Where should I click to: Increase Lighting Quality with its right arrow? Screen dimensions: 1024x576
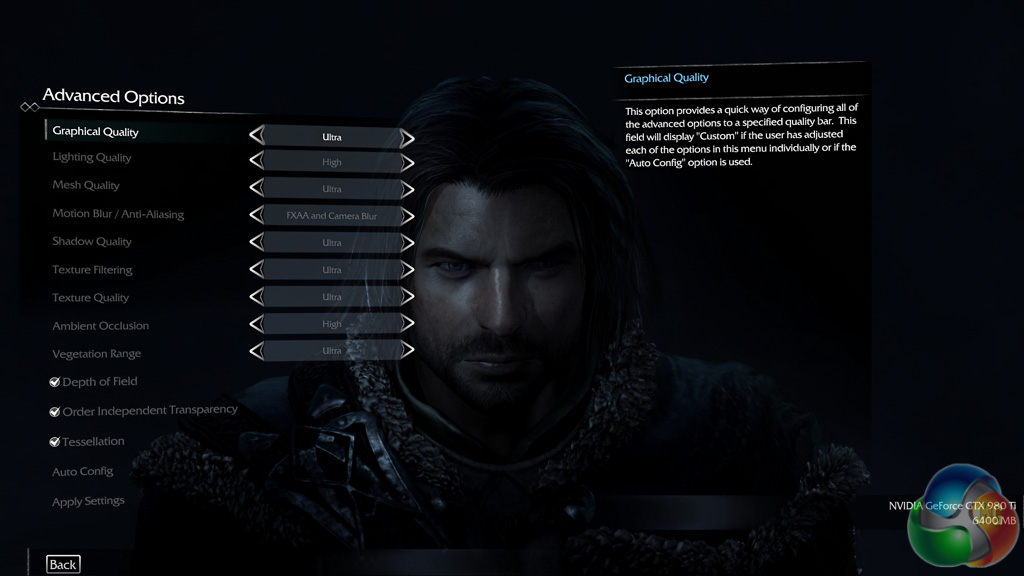tap(407, 163)
